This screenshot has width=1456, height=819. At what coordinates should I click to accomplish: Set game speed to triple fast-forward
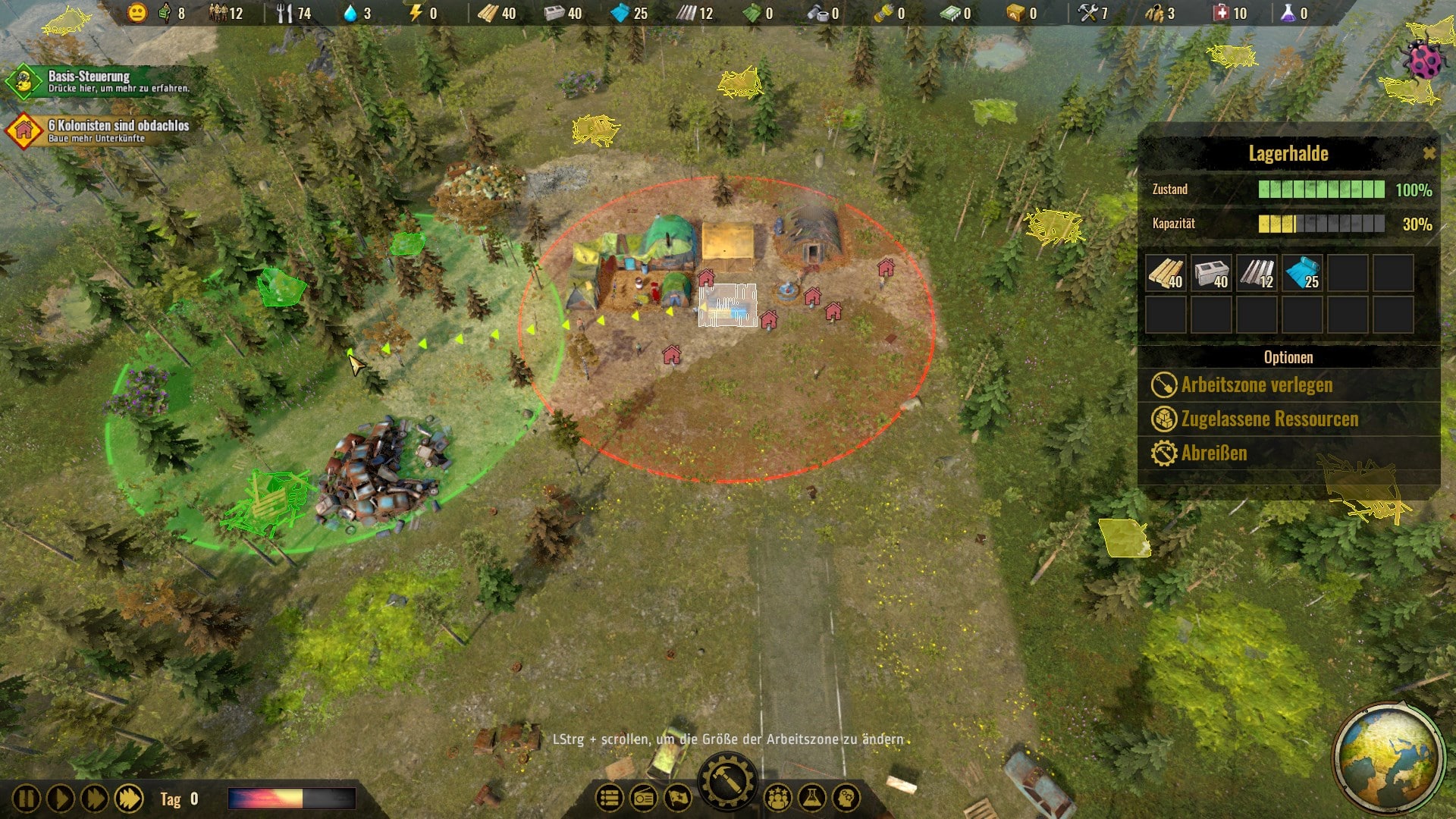(129, 799)
